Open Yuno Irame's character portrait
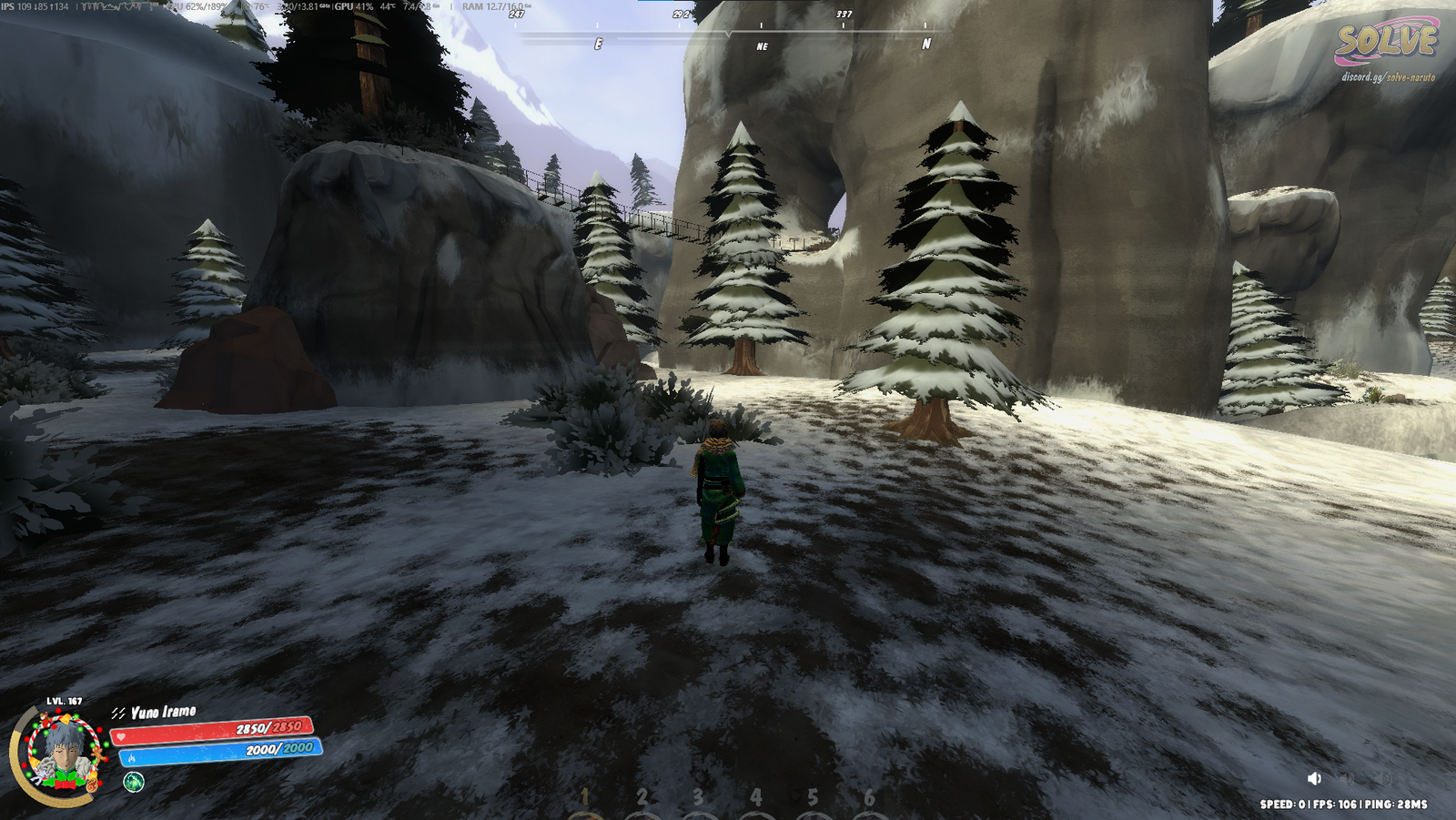Screen dimensions: 1456x820 (x=64, y=754)
